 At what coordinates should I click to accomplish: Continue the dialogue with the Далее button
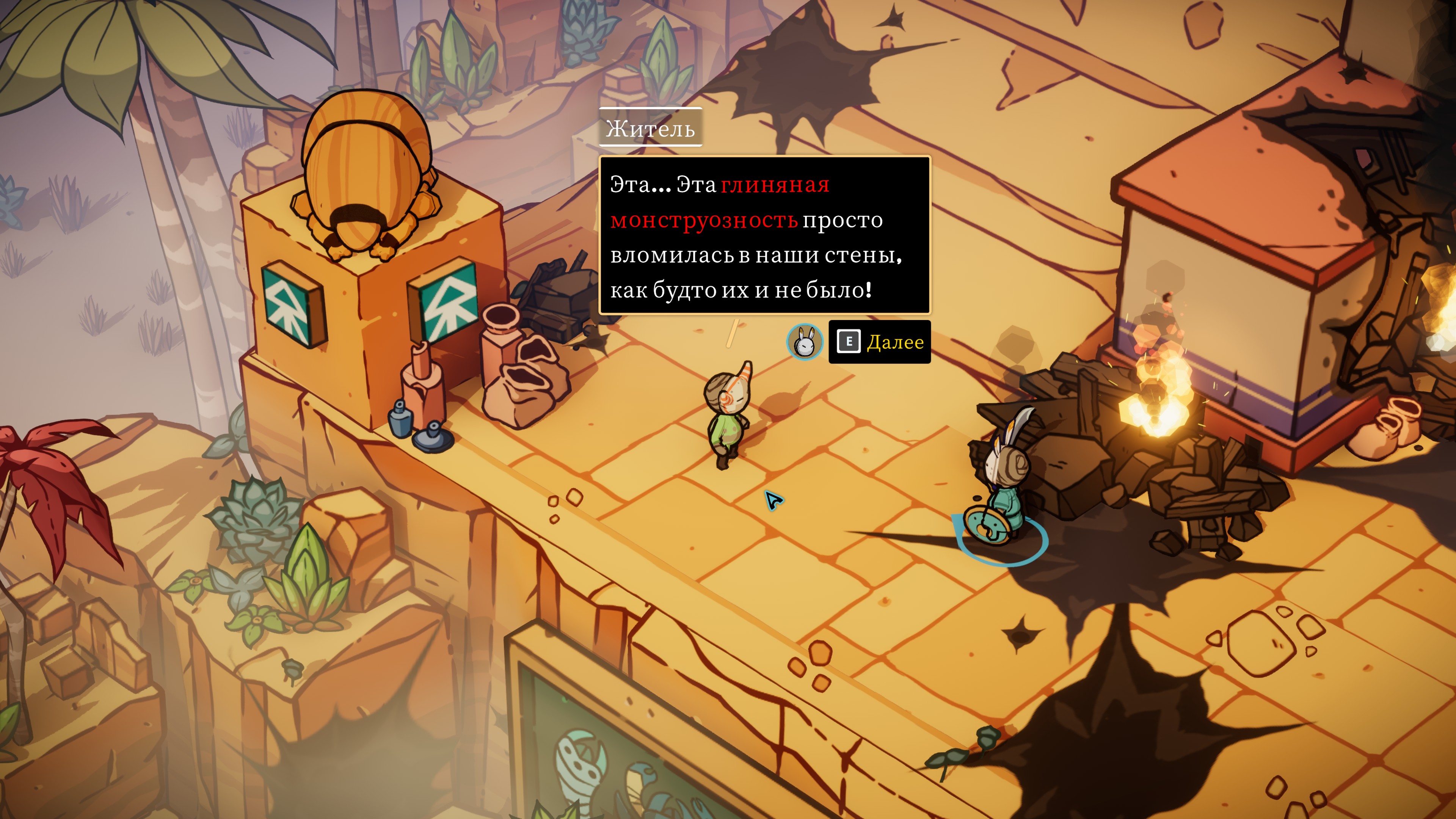click(x=880, y=342)
